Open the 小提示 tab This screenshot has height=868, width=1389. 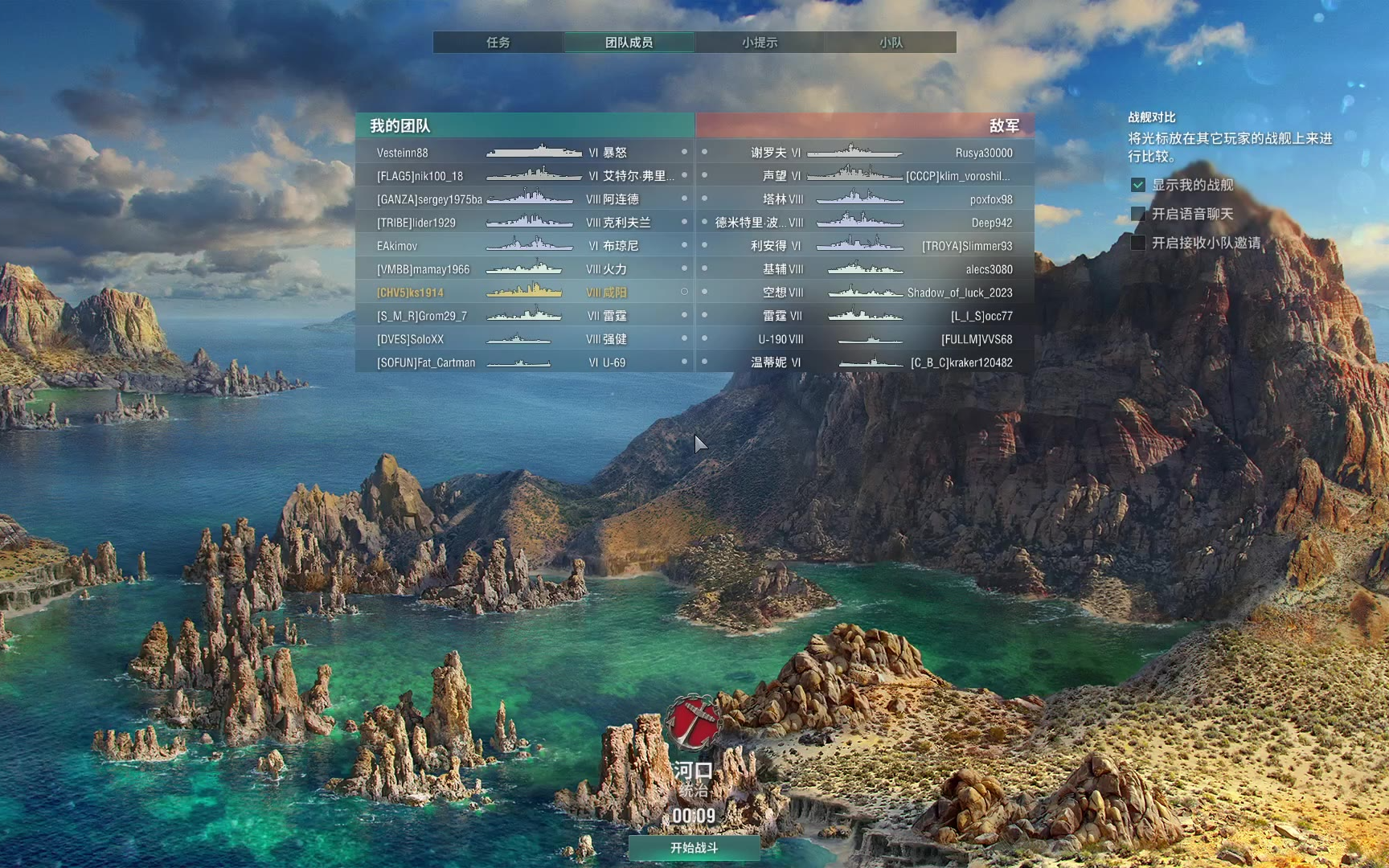pyautogui.click(x=760, y=43)
